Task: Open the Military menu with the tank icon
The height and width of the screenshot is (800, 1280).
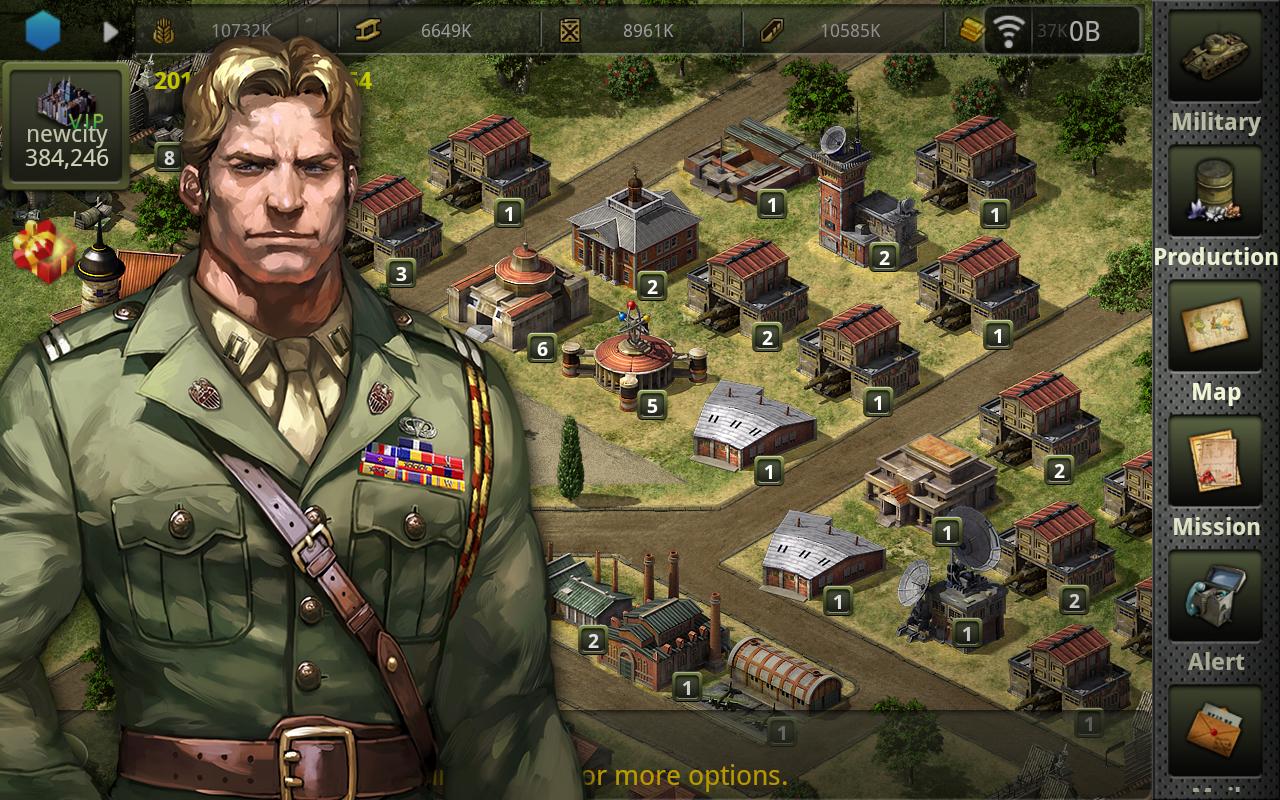Action: 1215,58
